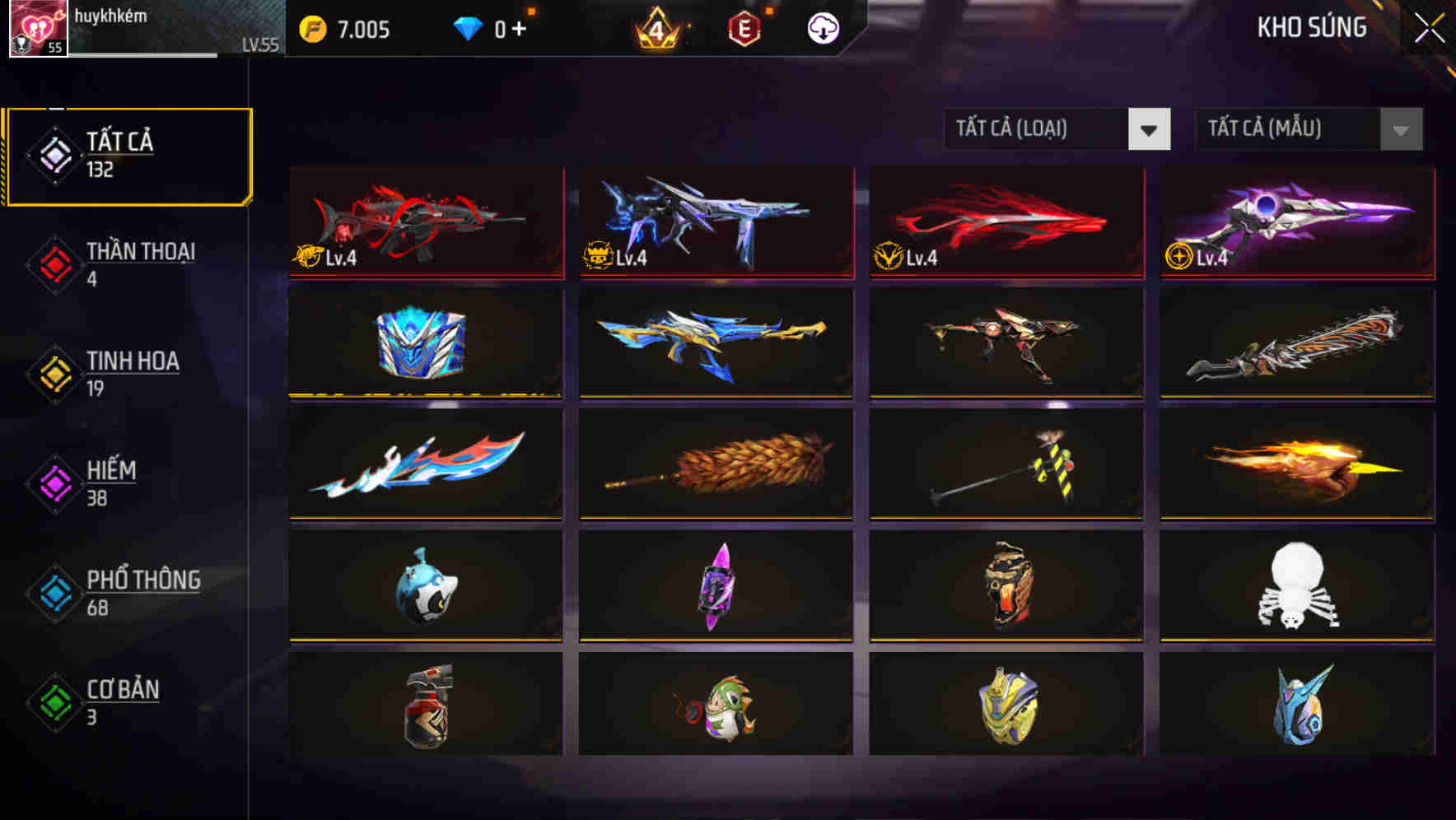This screenshot has height=820, width=1456.
Task: Select the cloud download icon in top bar
Action: pyautogui.click(x=822, y=27)
